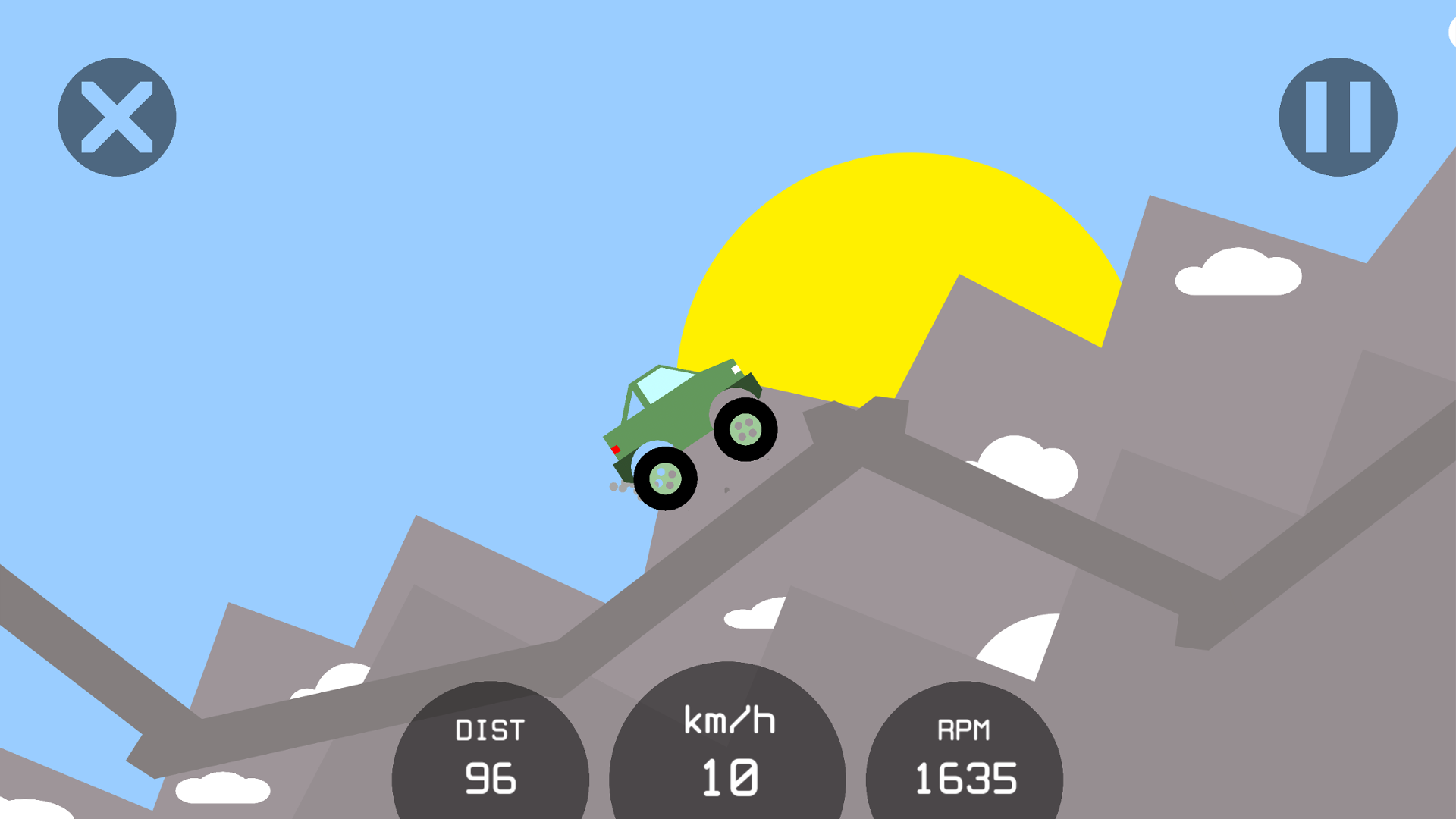Click the RPM gauge circle
Screen dimensions: 1456x819
pyautogui.click(x=965, y=758)
